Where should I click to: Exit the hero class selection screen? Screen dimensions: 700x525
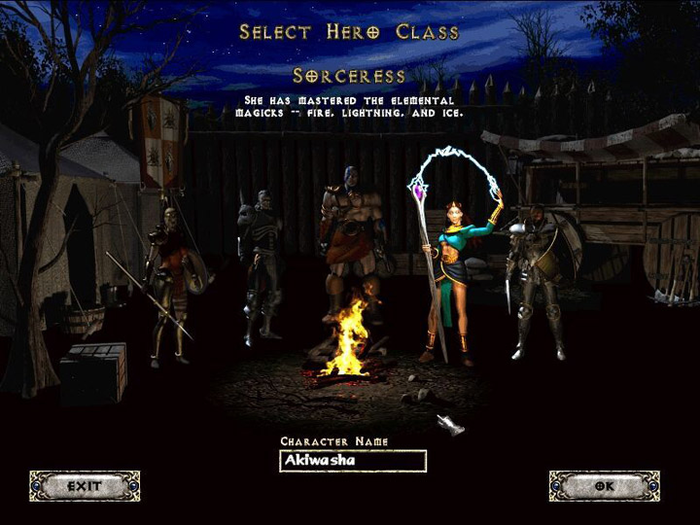pyautogui.click(x=84, y=486)
